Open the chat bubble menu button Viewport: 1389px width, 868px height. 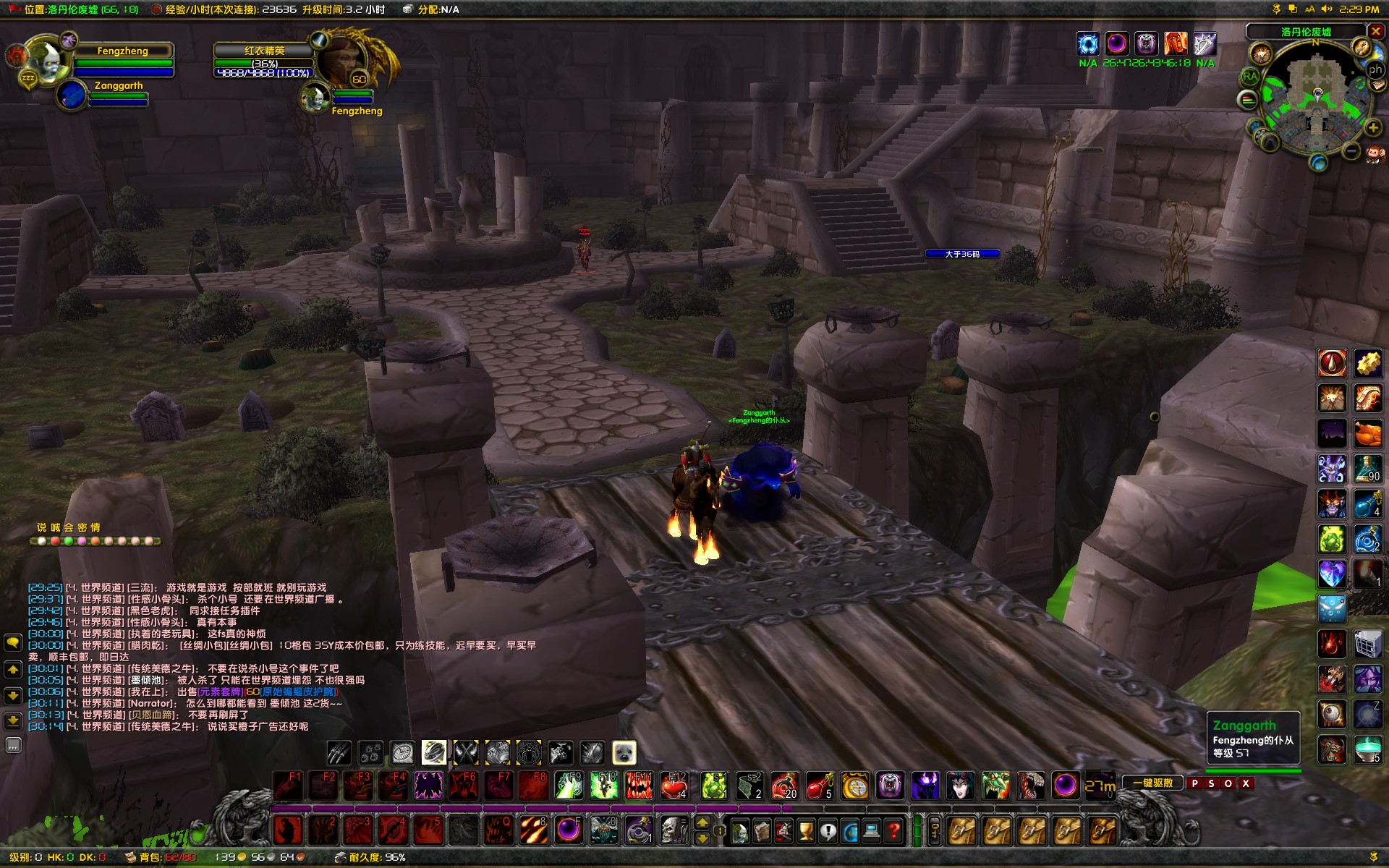13,642
